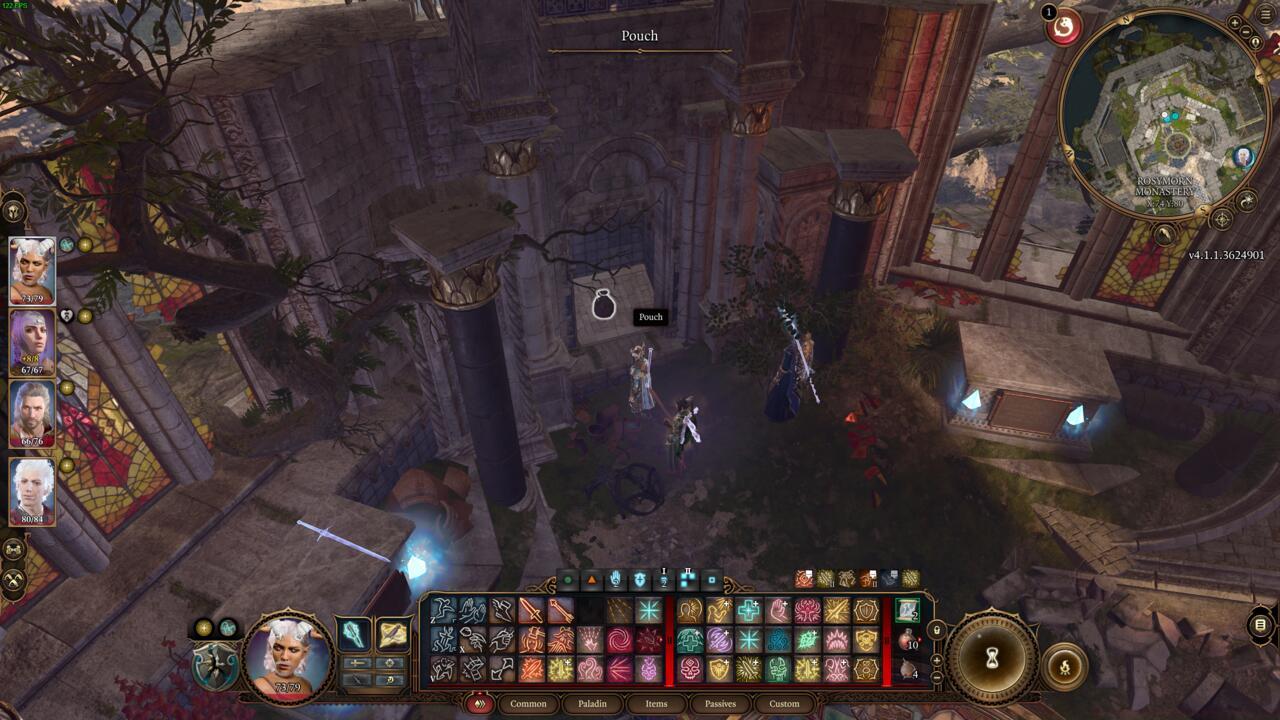Screen dimensions: 1280x720
Task: Open the Paladin hotbar tab
Action: click(592, 703)
